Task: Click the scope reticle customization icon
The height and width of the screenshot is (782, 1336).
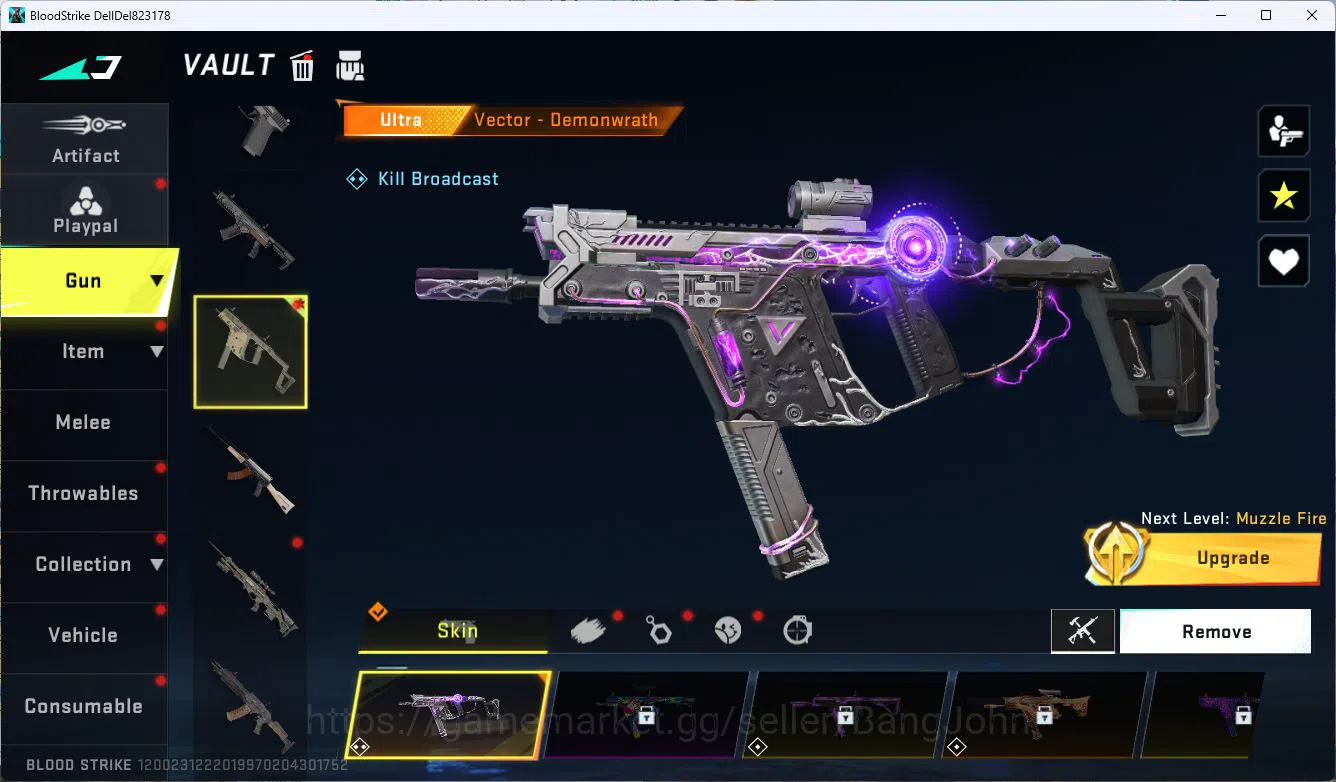Action: point(797,630)
